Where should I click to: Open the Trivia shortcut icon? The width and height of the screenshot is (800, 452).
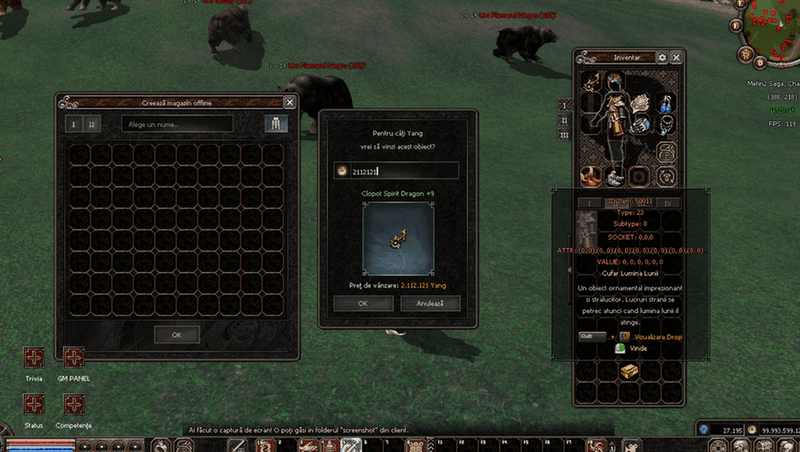(34, 358)
